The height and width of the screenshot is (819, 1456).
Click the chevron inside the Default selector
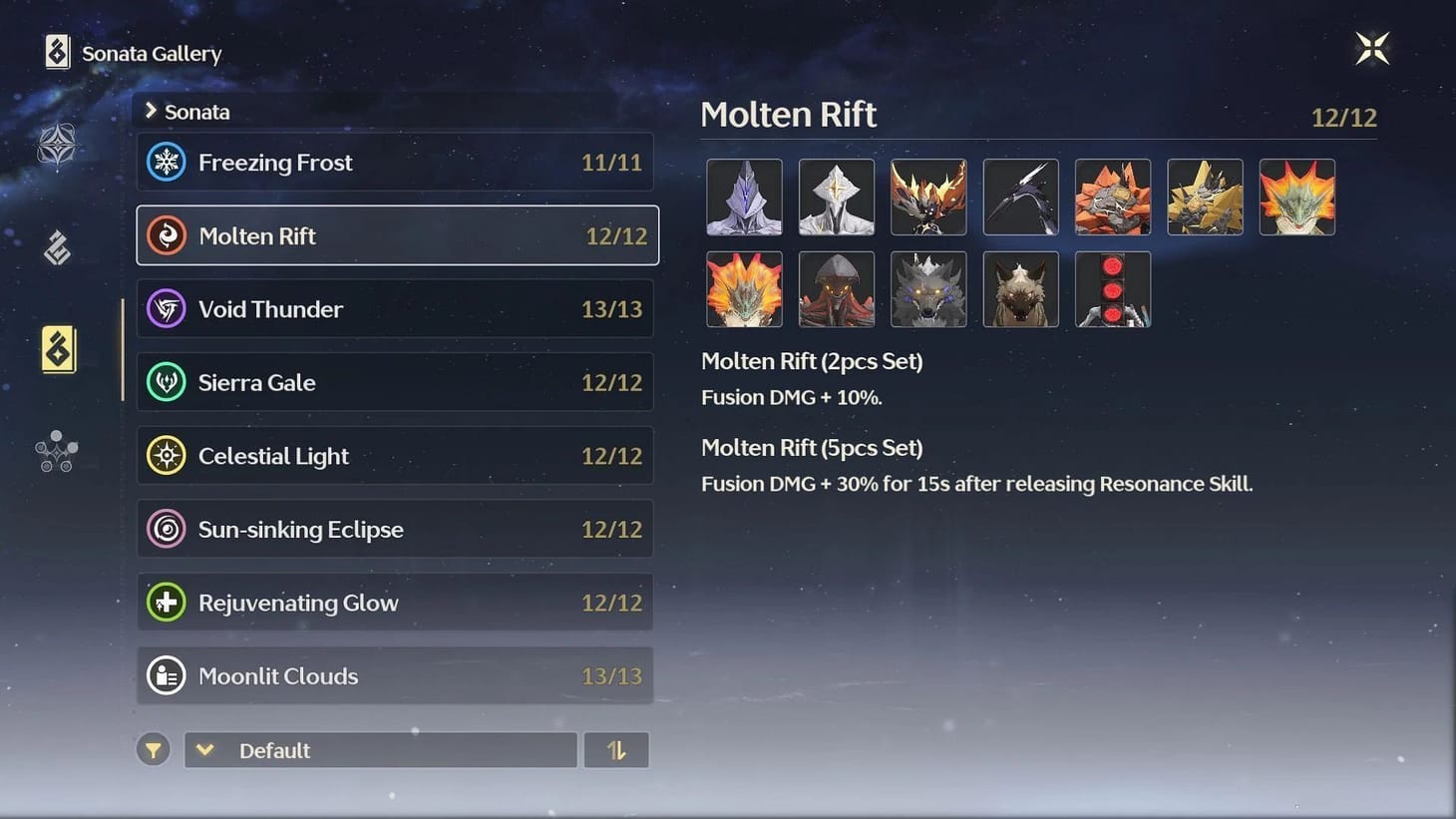[x=205, y=749]
